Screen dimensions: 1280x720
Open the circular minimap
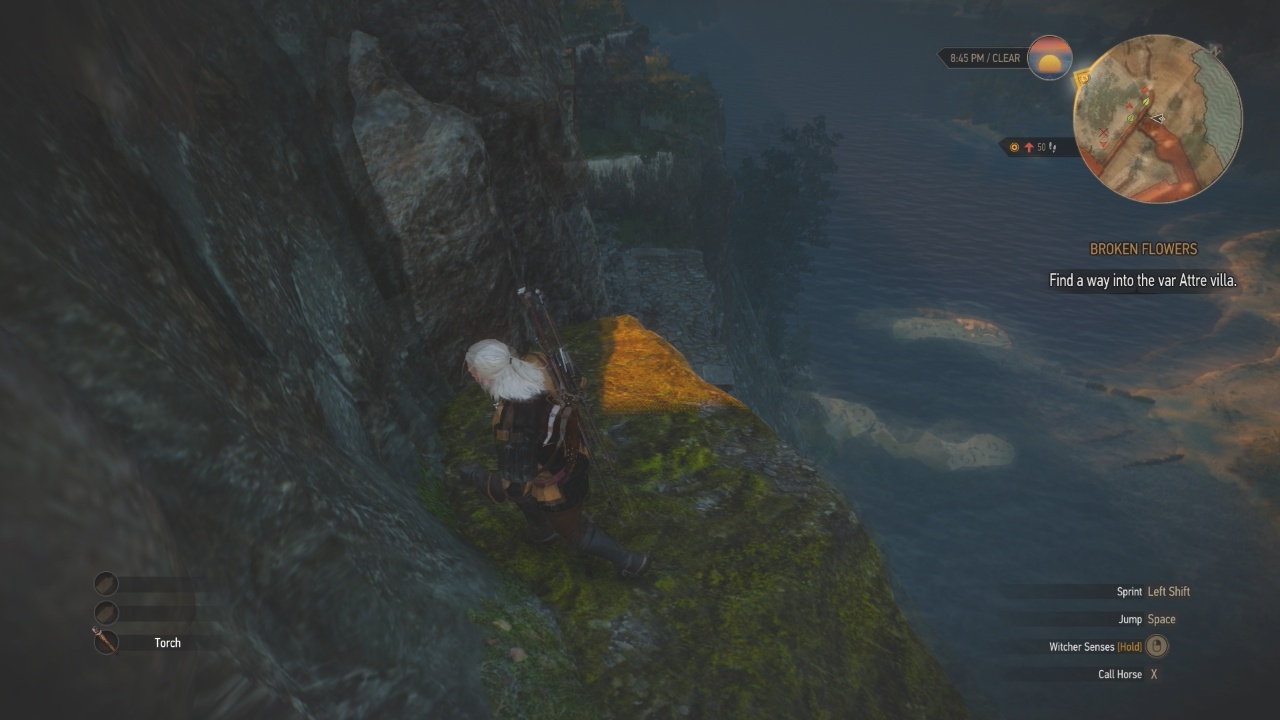[x=1157, y=119]
